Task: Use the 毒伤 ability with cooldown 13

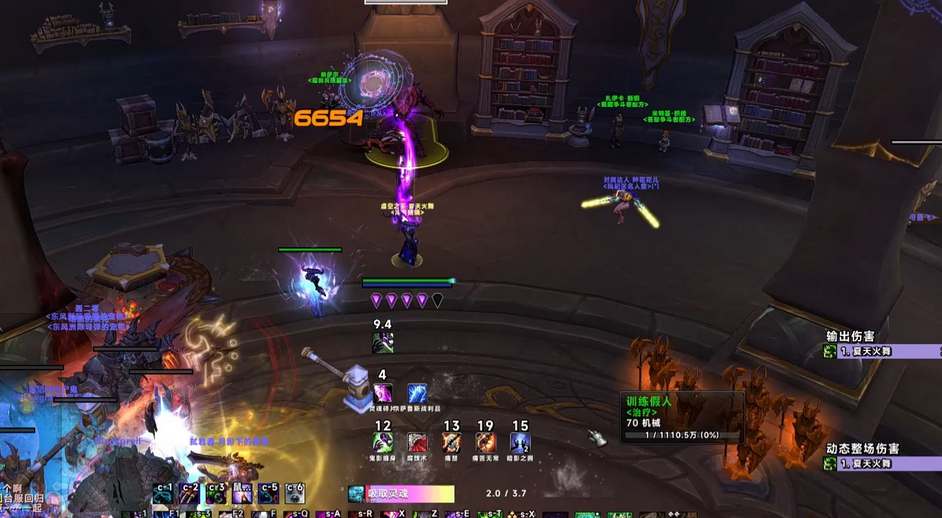Action: 451,441
